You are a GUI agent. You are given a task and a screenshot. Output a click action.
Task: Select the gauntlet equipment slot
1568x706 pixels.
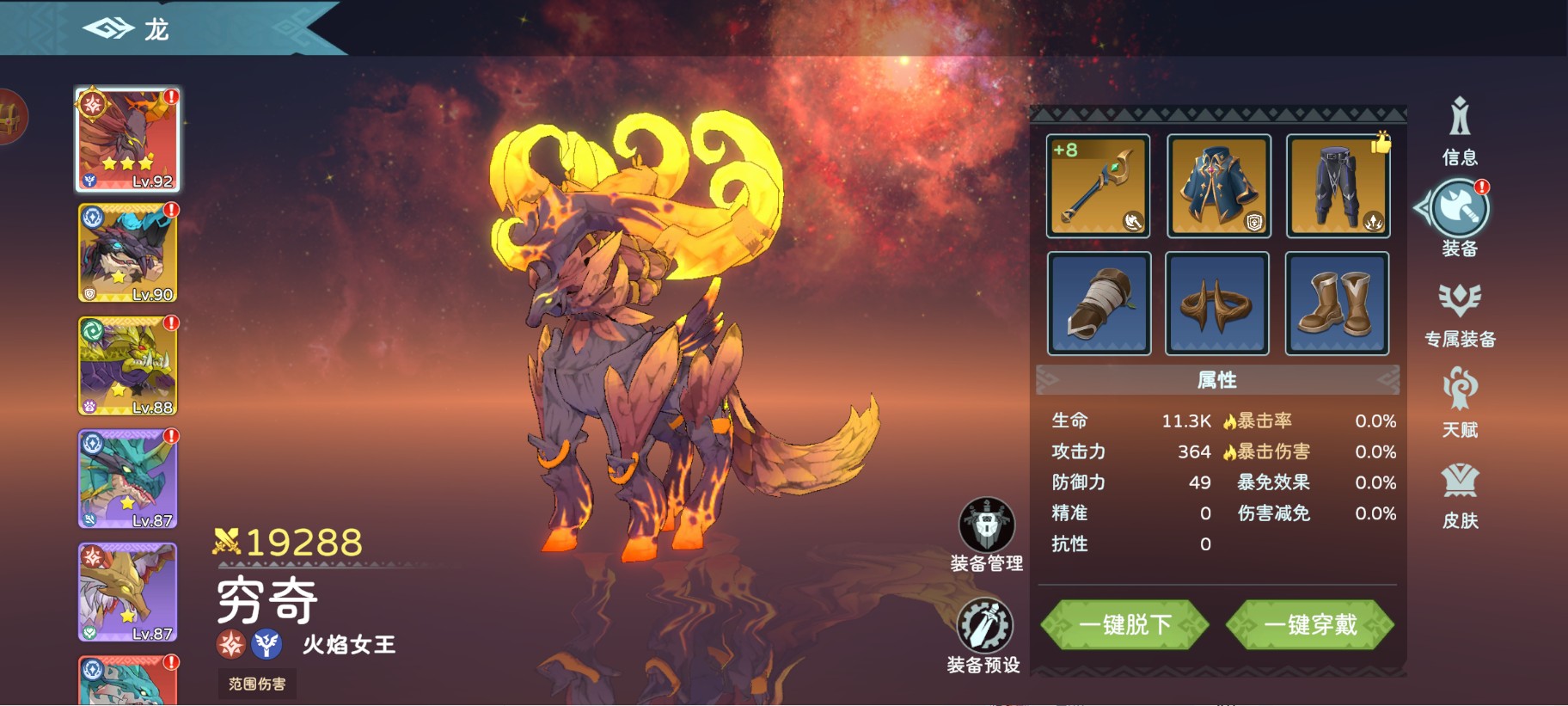[1098, 303]
